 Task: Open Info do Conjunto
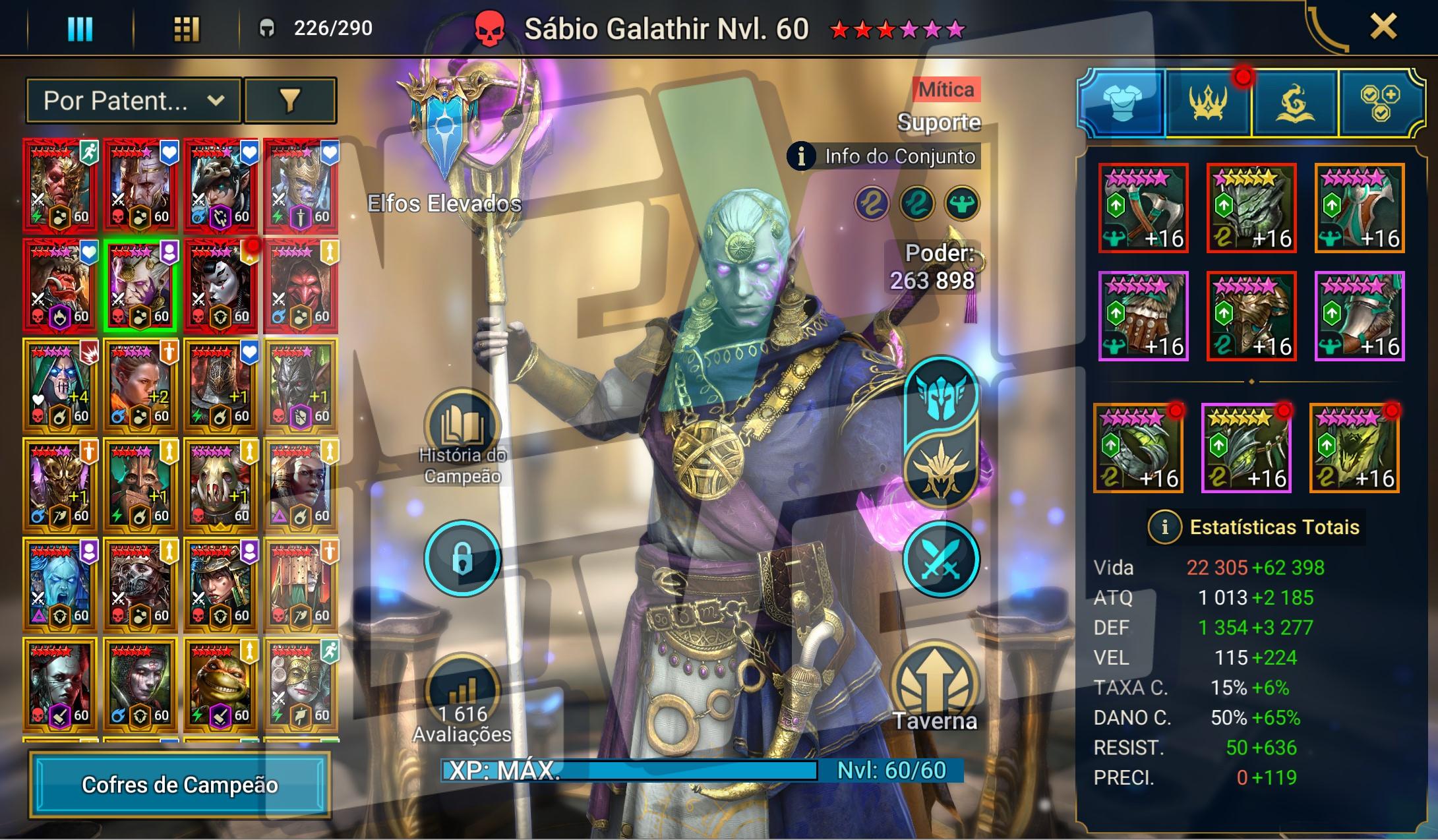pos(884,156)
